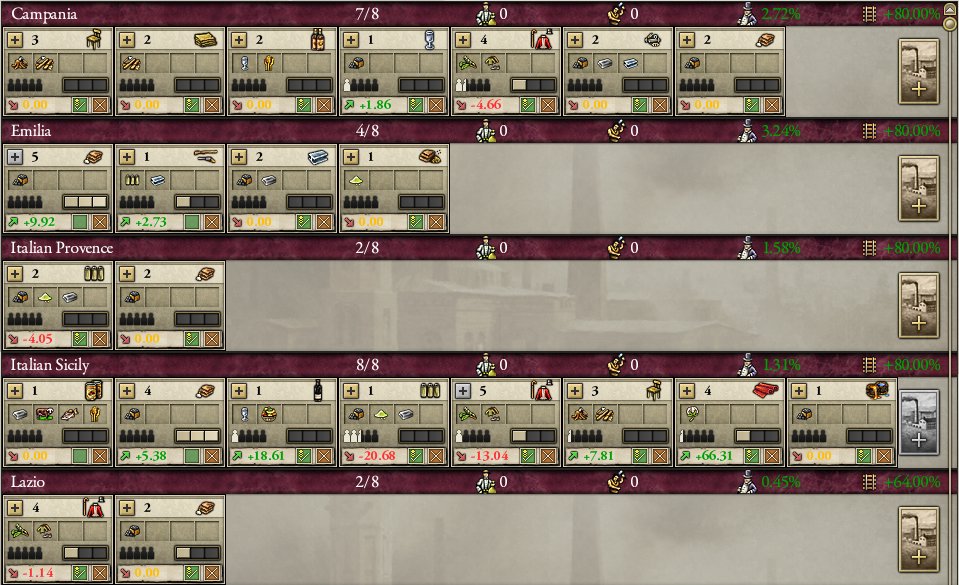Screen dimensions: 959x585
Task: Expand the furniture factory in Campania
Action: tap(16, 39)
